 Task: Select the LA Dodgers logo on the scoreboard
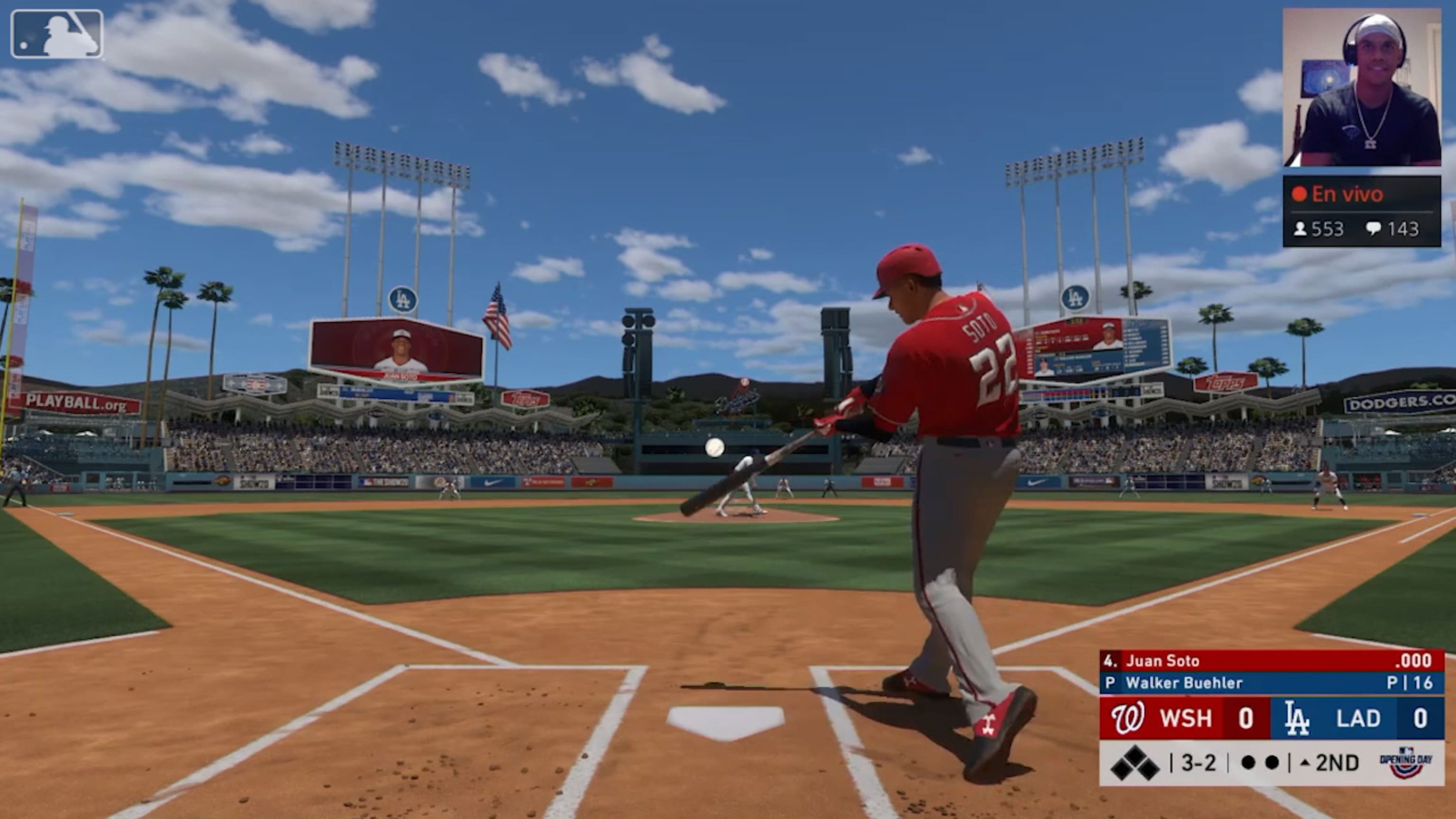[x=1299, y=718]
